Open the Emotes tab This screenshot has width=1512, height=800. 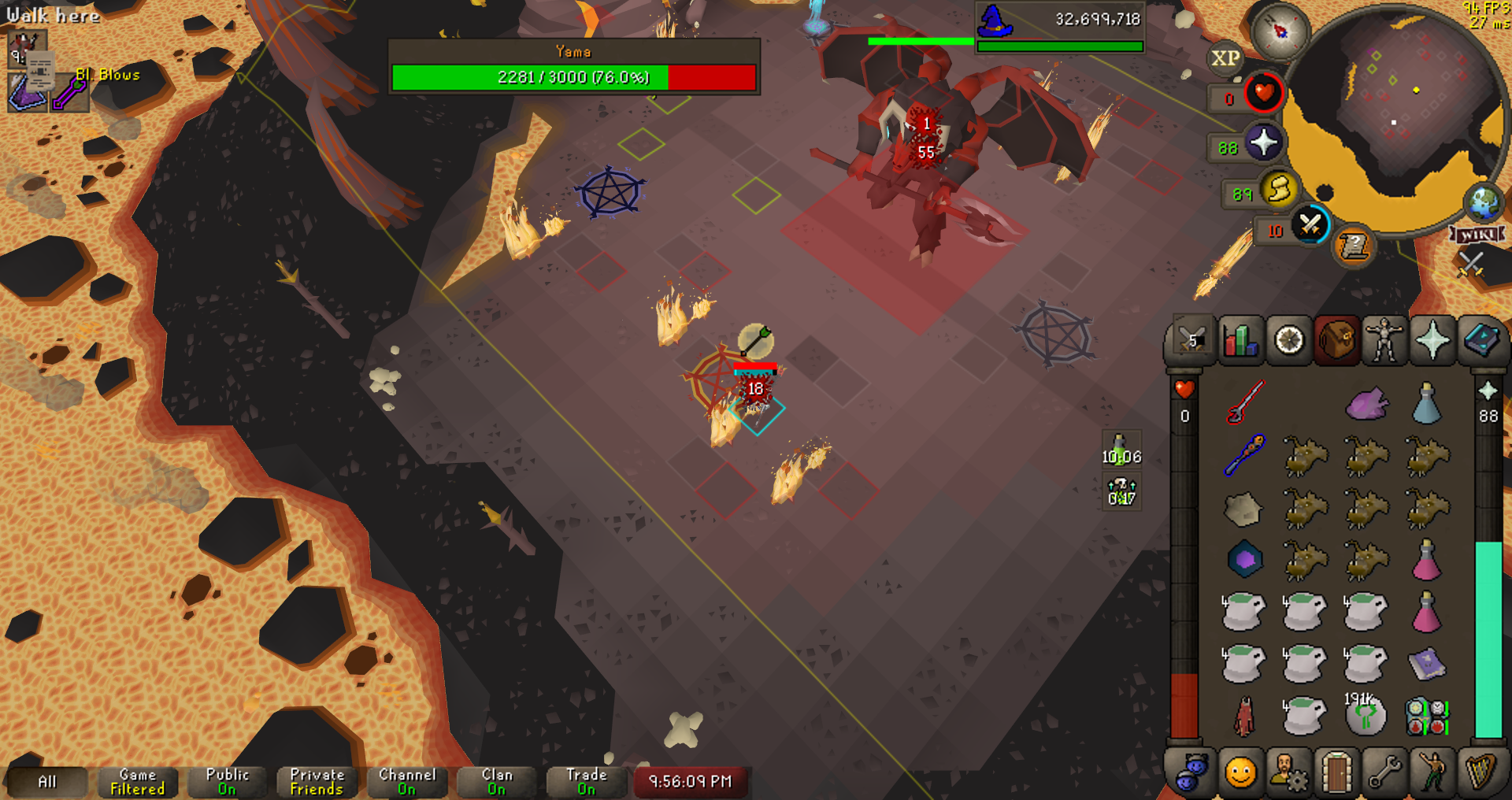1432,772
